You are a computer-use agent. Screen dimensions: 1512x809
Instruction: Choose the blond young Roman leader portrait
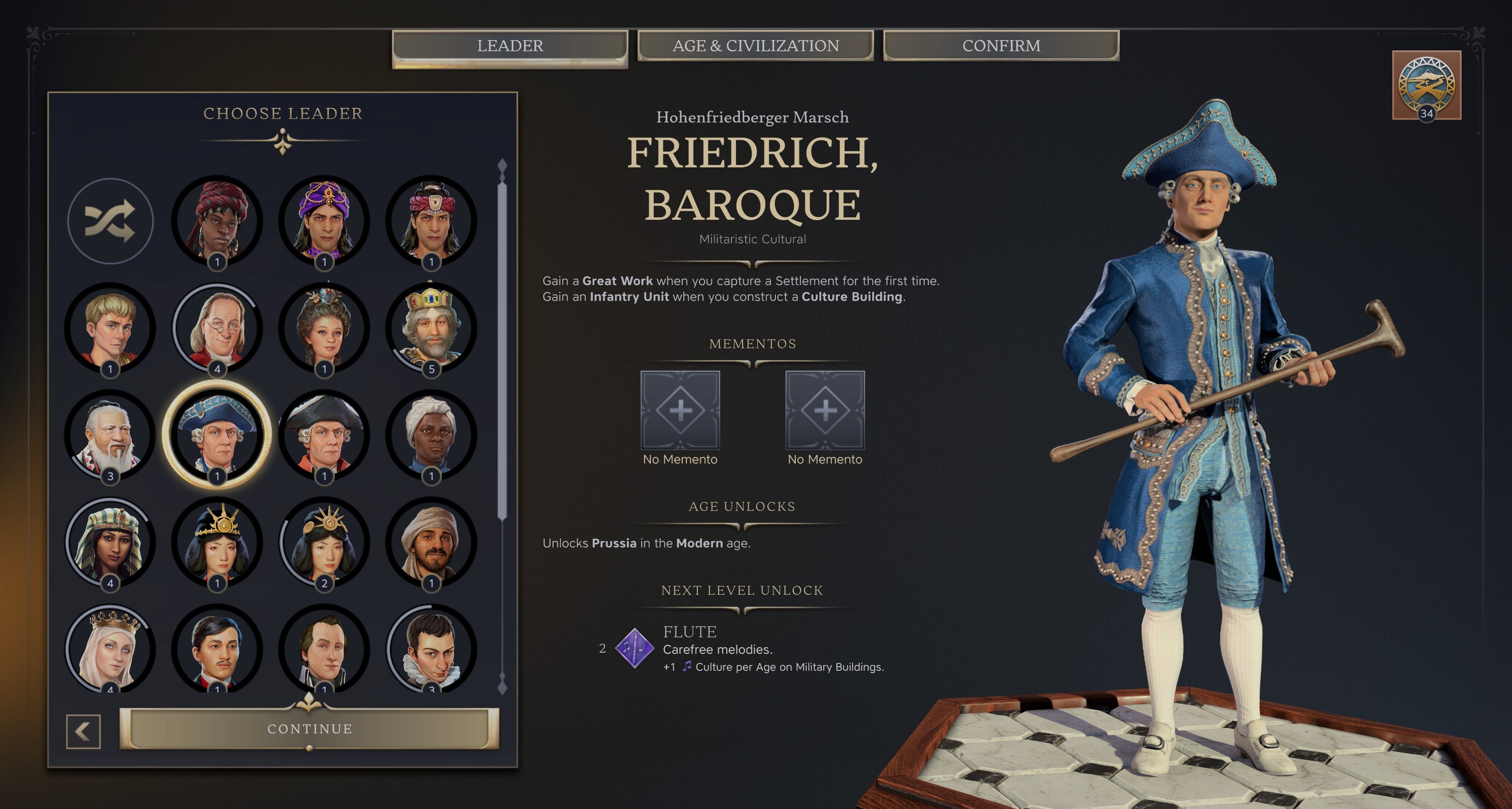pyautogui.click(x=110, y=328)
